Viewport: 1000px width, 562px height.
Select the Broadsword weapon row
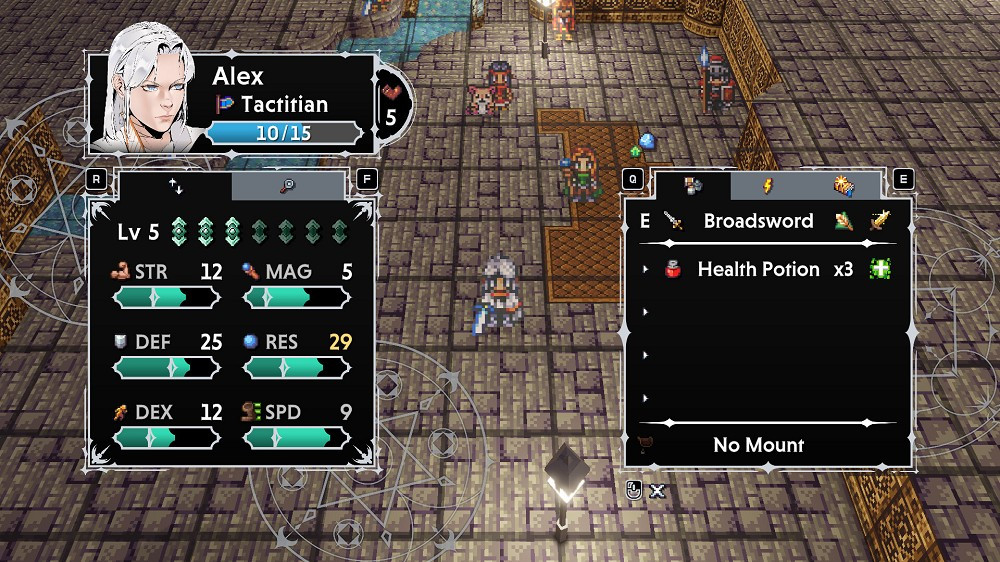pyautogui.click(x=758, y=221)
